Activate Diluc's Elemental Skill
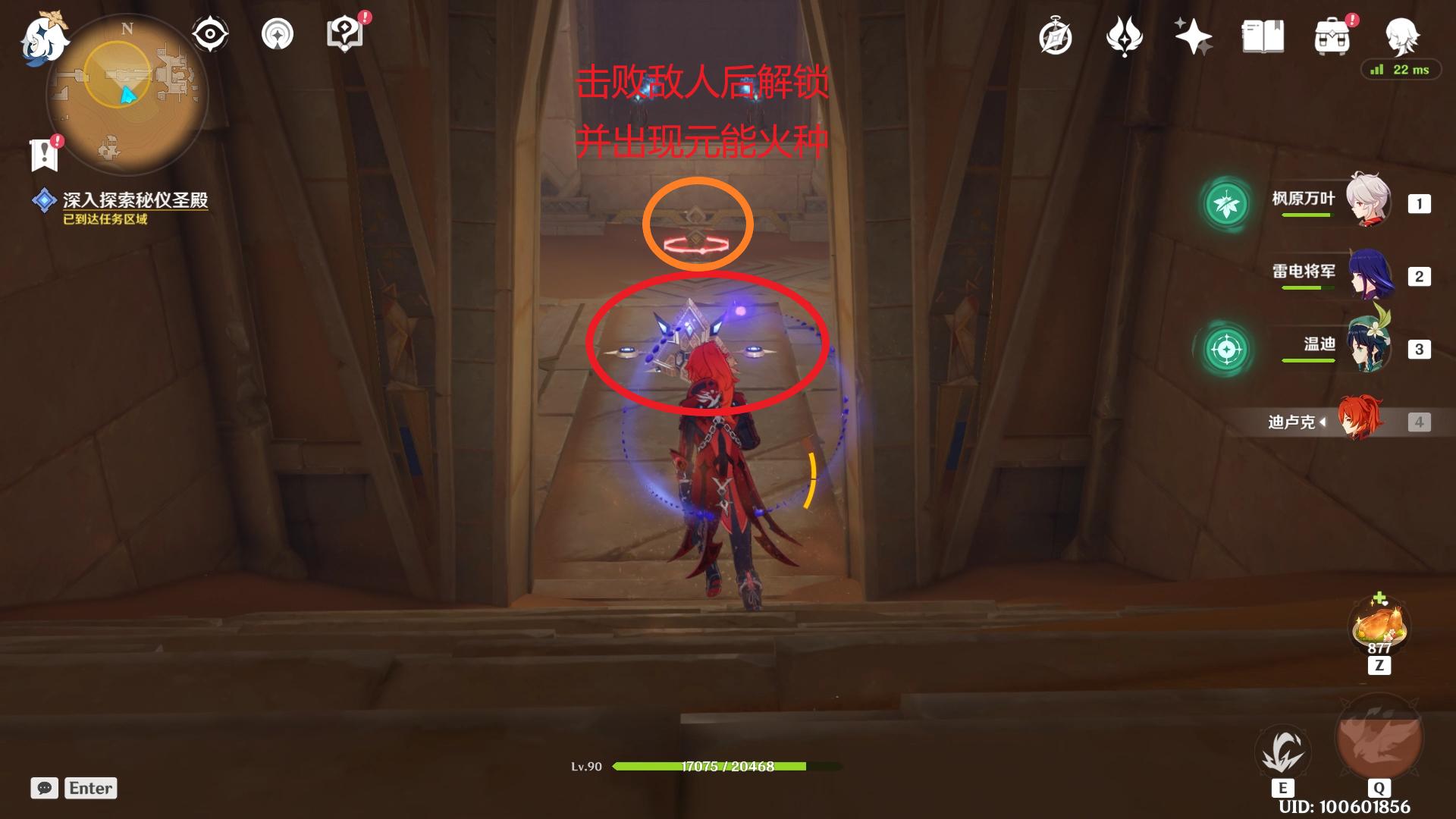The height and width of the screenshot is (819, 1456). tap(1282, 751)
